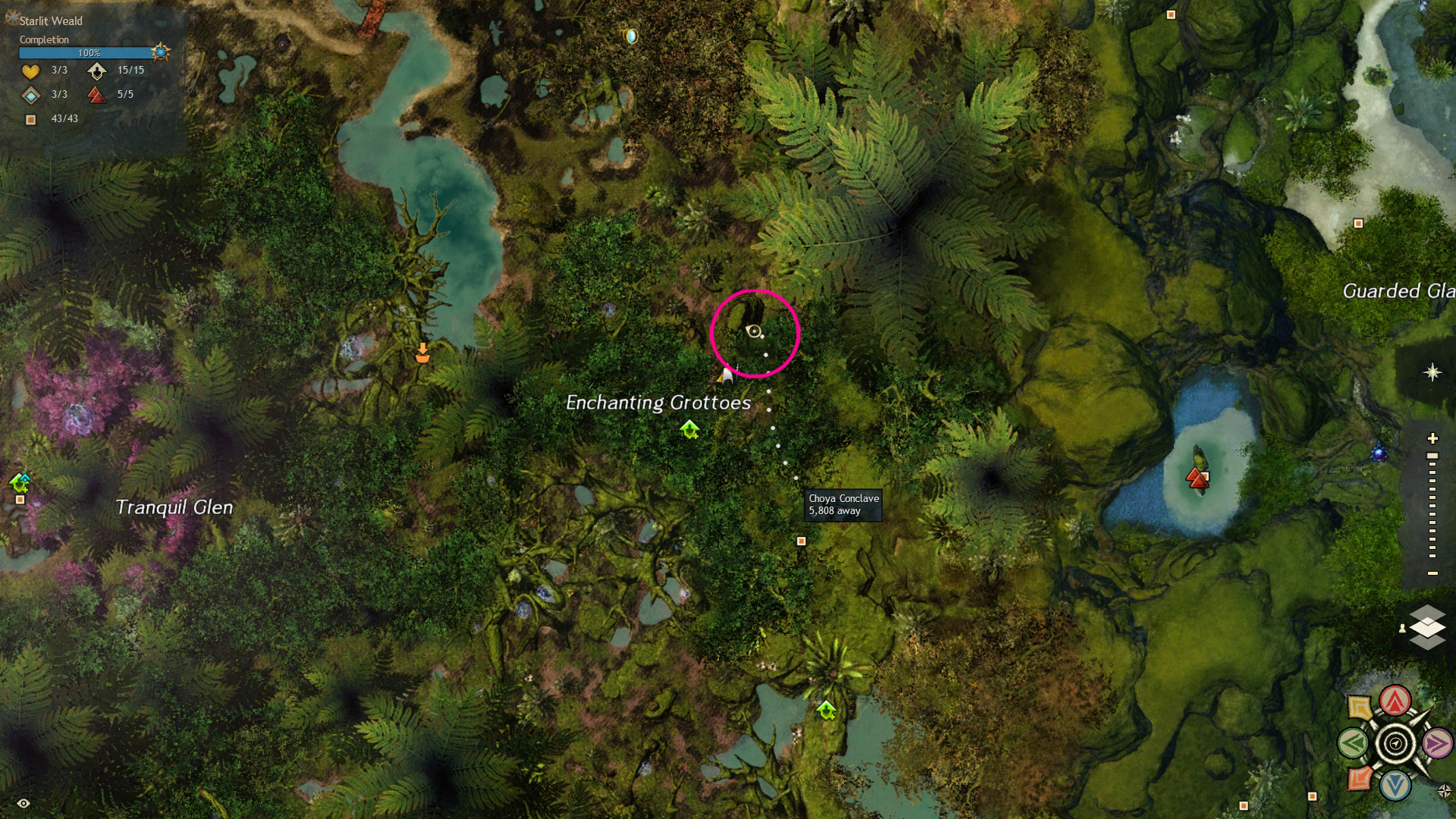Image resolution: width=1456 pixels, height=819 pixels.
Task: Select the yellow diamond compass button
Action: (x=1360, y=708)
